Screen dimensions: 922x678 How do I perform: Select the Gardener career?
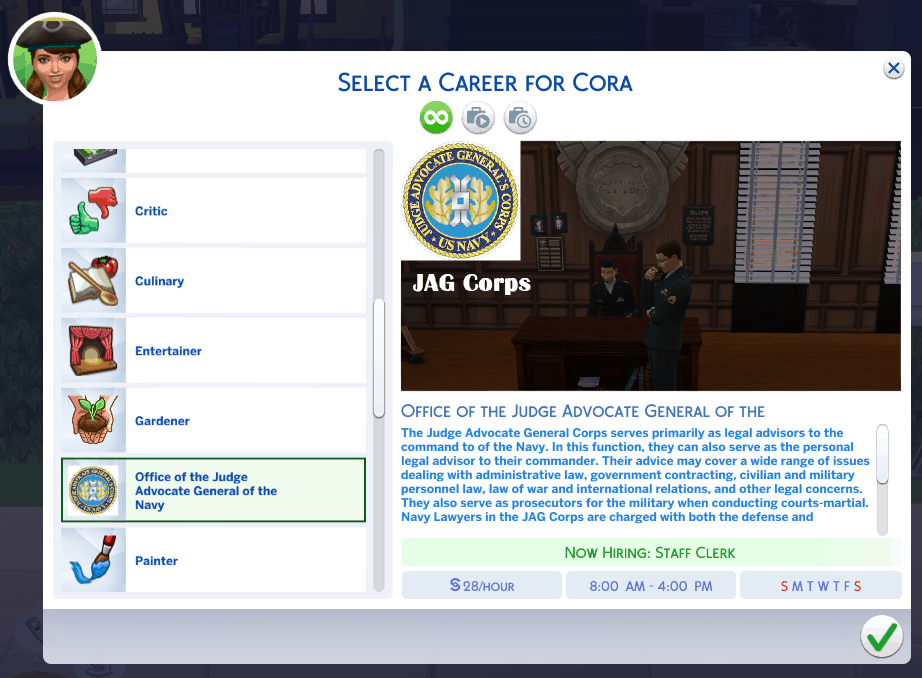pyautogui.click(x=213, y=421)
